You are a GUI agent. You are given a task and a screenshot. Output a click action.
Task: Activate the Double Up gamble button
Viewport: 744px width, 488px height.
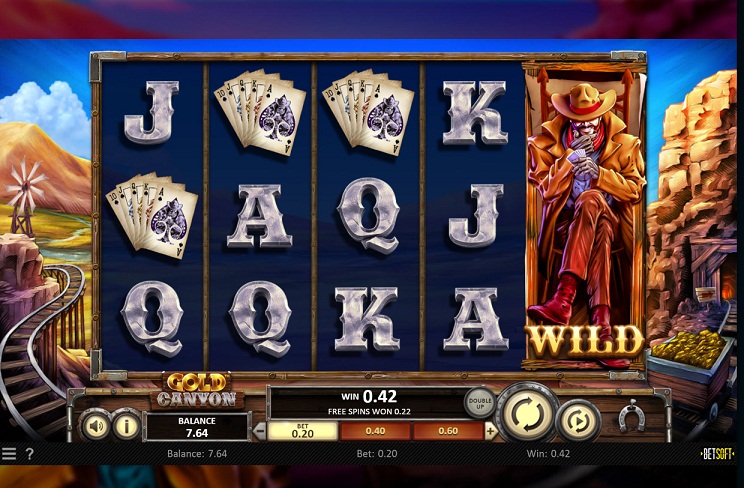click(x=479, y=402)
